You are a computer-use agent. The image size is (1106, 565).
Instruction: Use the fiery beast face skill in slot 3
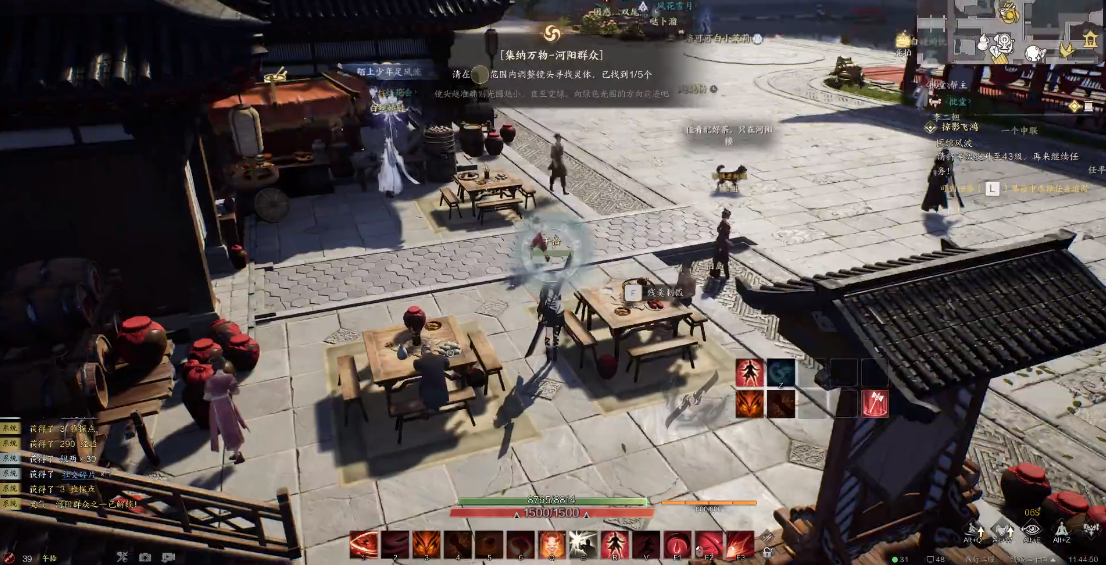(x=426, y=544)
